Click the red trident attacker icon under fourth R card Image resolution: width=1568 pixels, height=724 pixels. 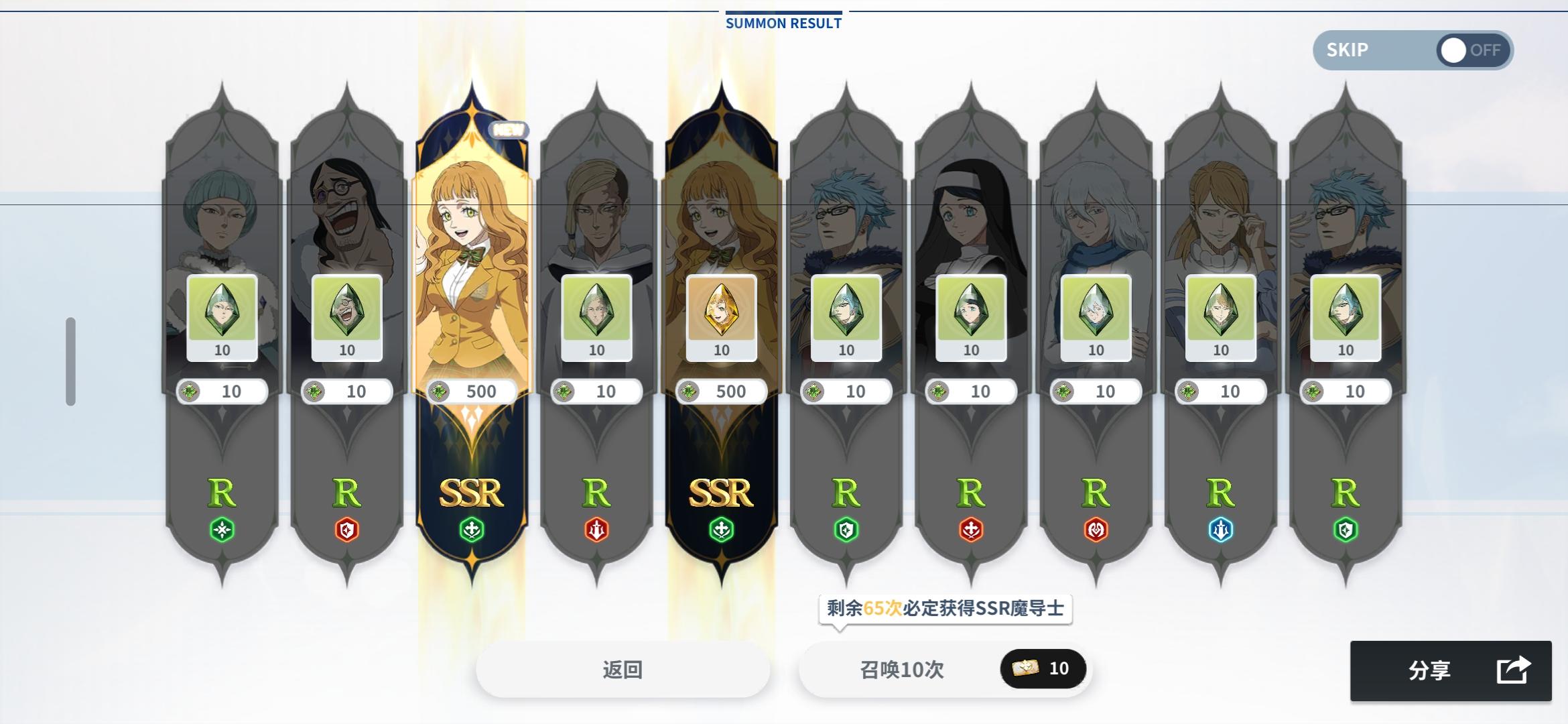pos(598,529)
